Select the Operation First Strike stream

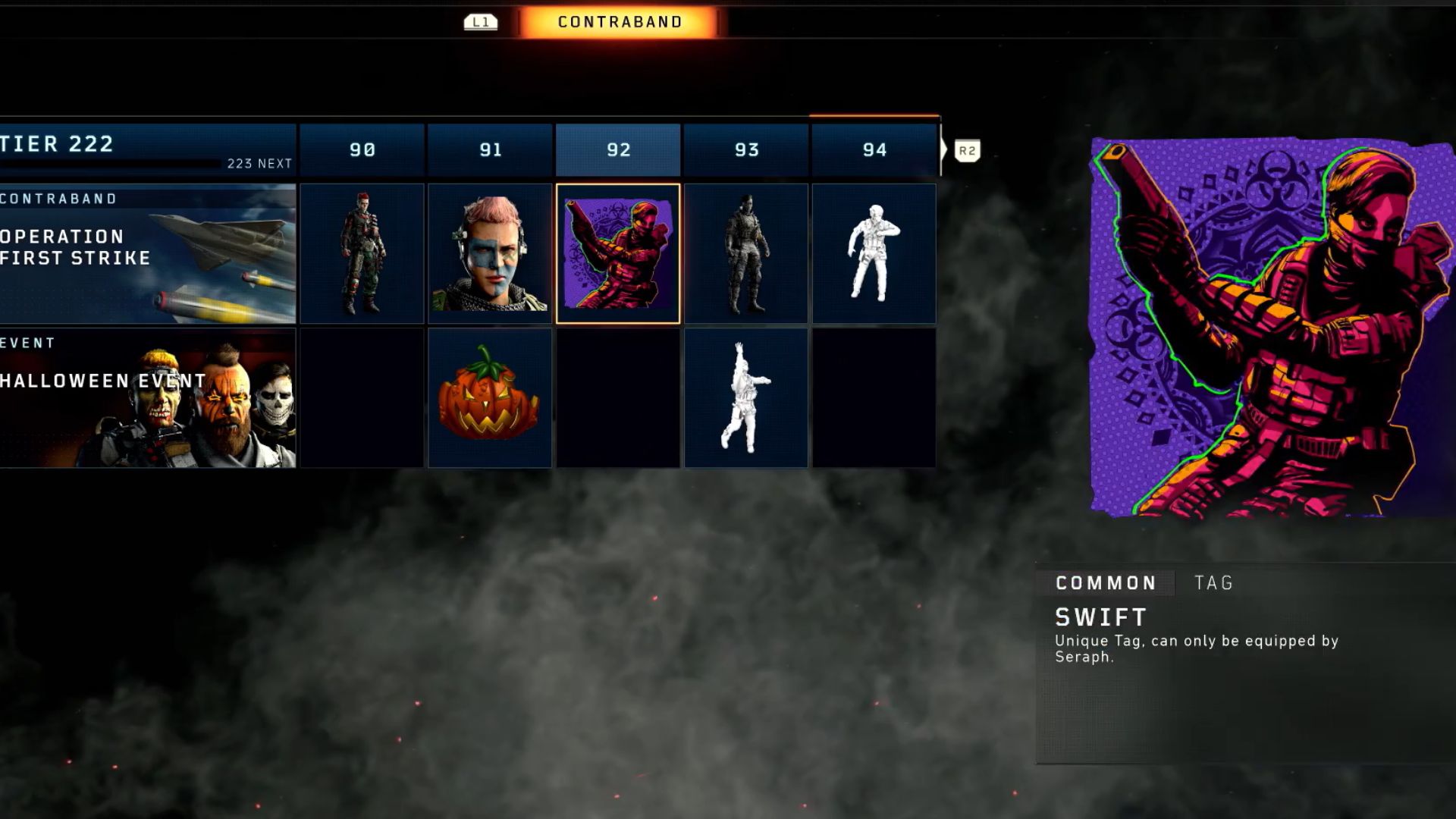(x=147, y=253)
